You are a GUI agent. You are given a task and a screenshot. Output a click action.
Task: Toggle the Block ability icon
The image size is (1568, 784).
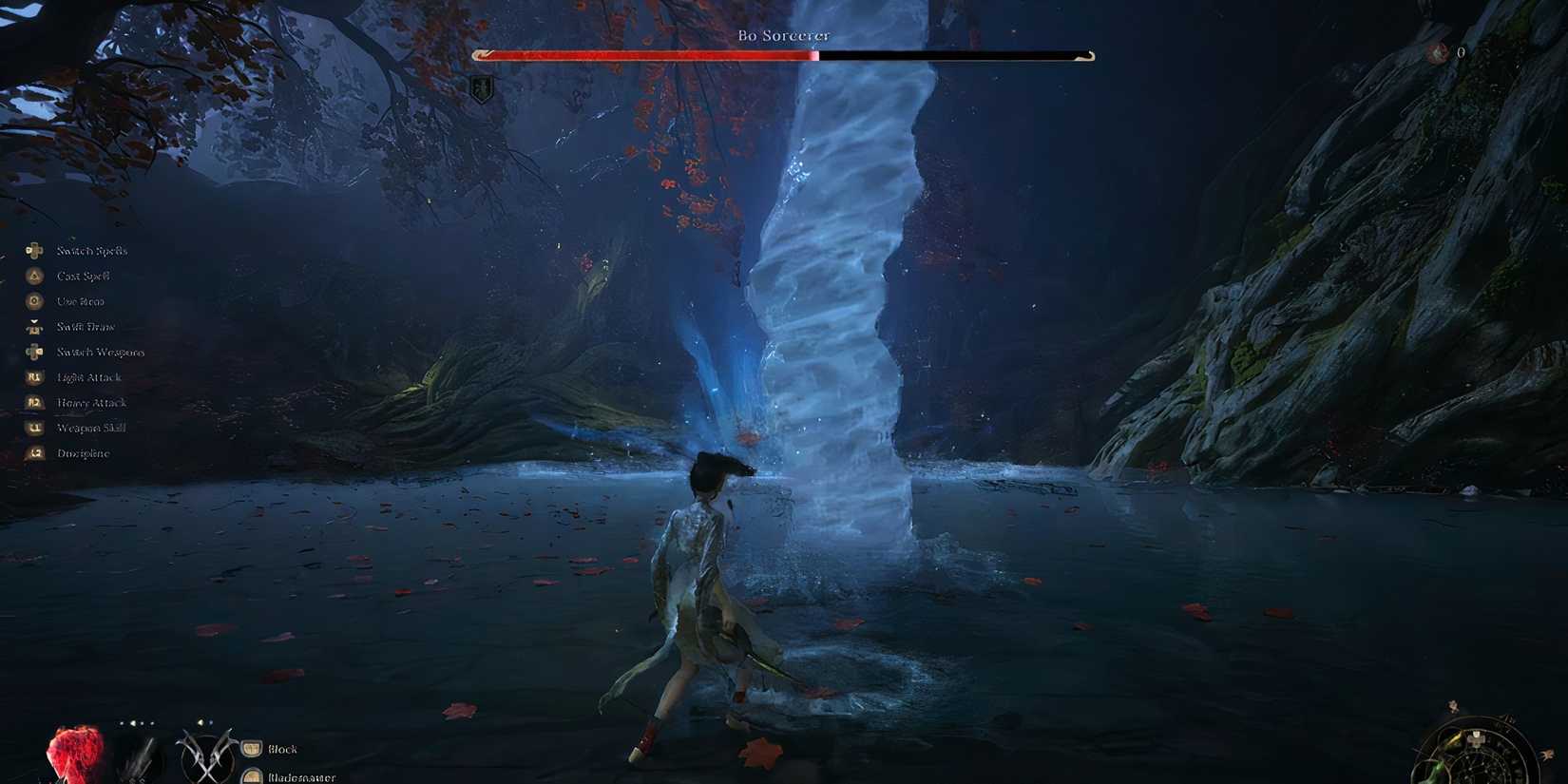(x=251, y=748)
